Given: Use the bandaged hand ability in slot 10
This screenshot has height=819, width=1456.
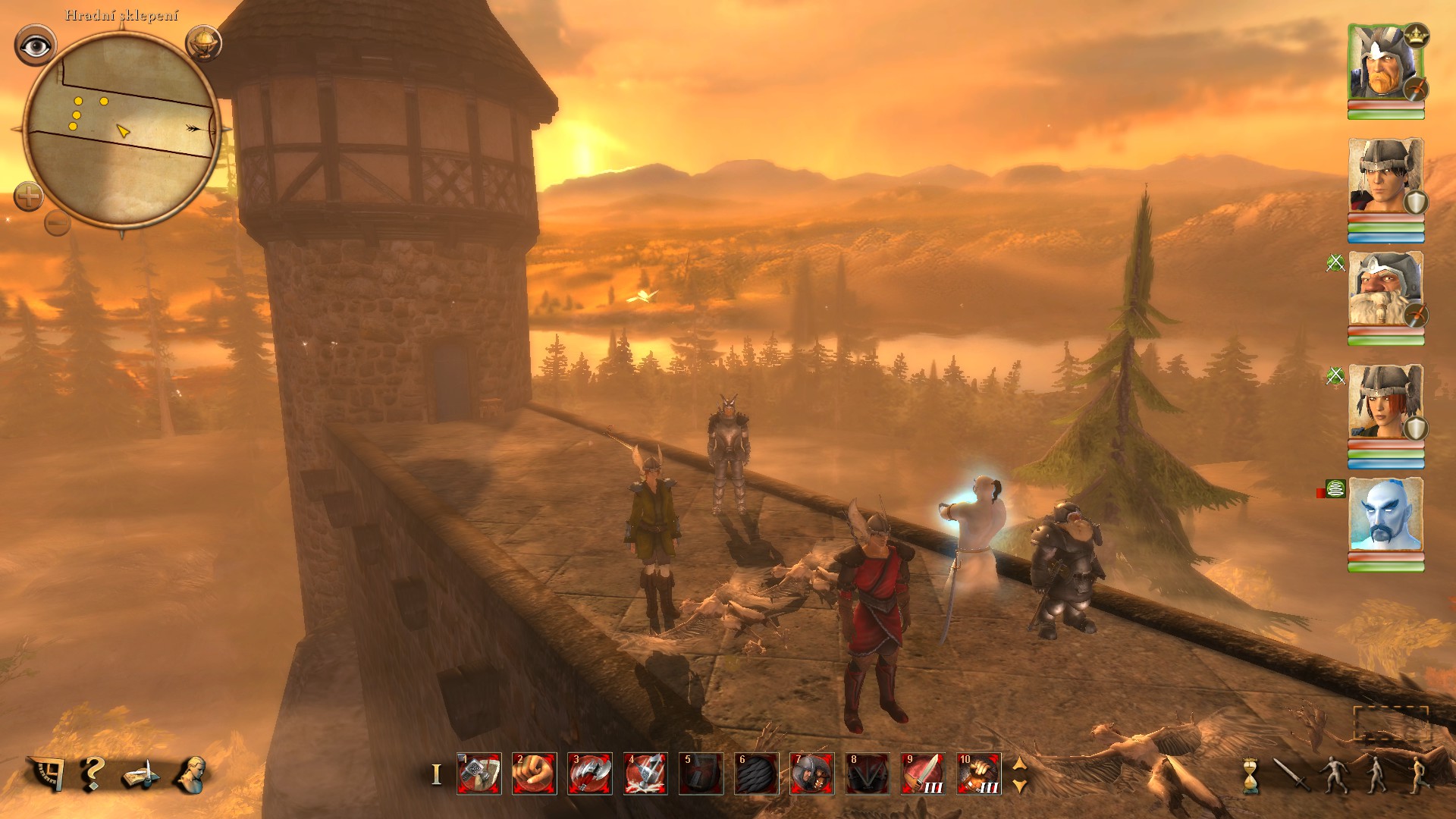Looking at the screenshot, I should 978,773.
